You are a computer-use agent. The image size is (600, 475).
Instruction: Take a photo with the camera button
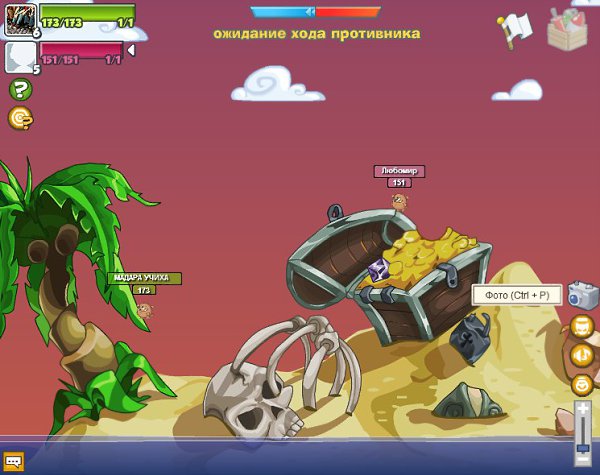point(581,295)
